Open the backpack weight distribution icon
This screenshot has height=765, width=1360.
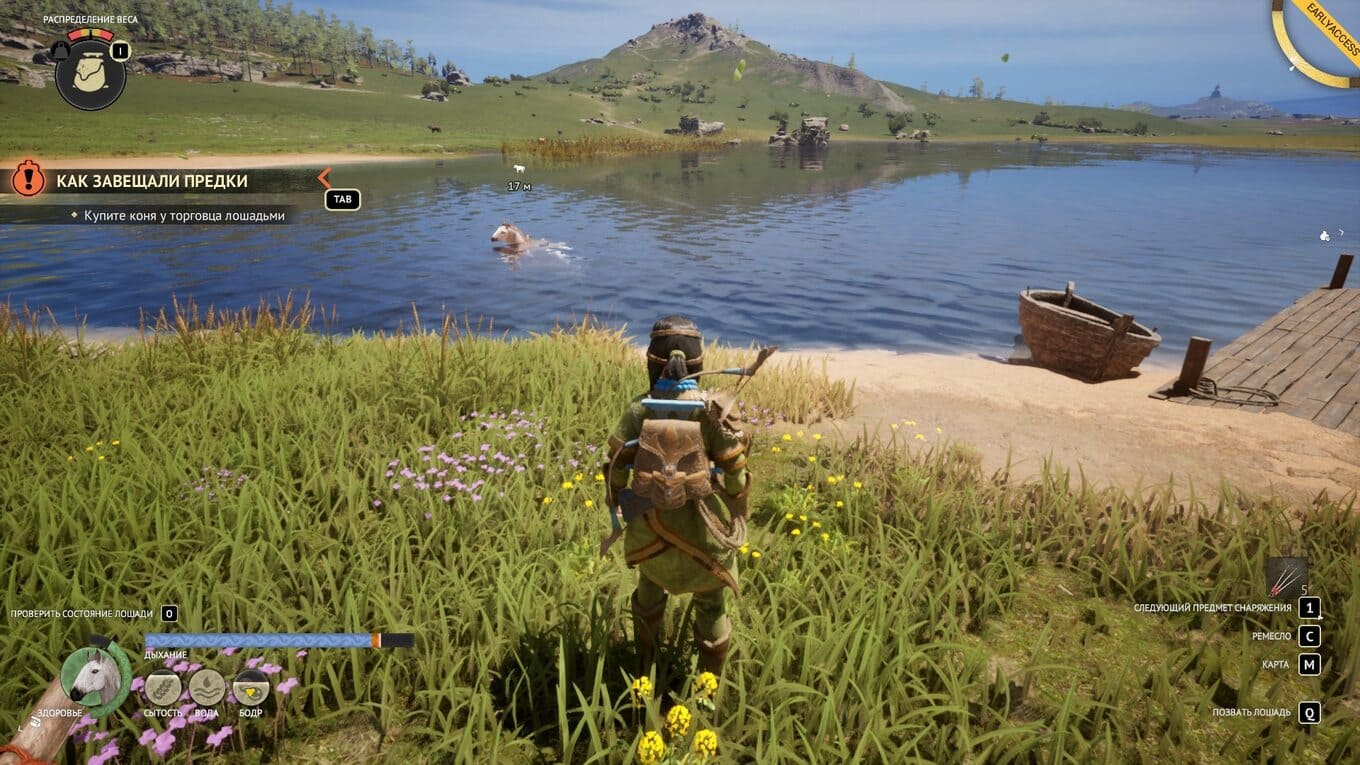coord(90,74)
